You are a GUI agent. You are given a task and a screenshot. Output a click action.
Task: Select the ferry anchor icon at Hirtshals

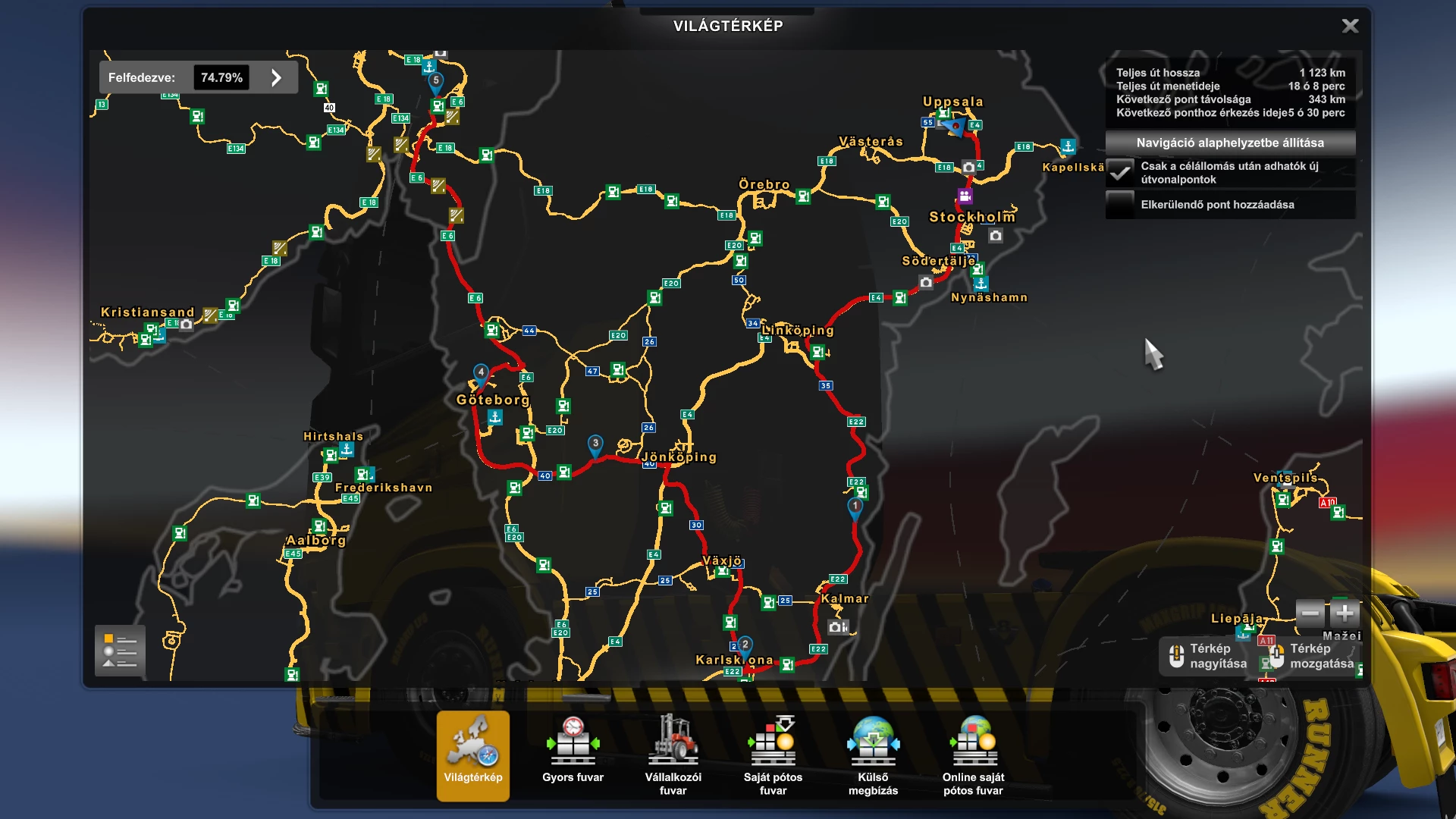(x=347, y=448)
